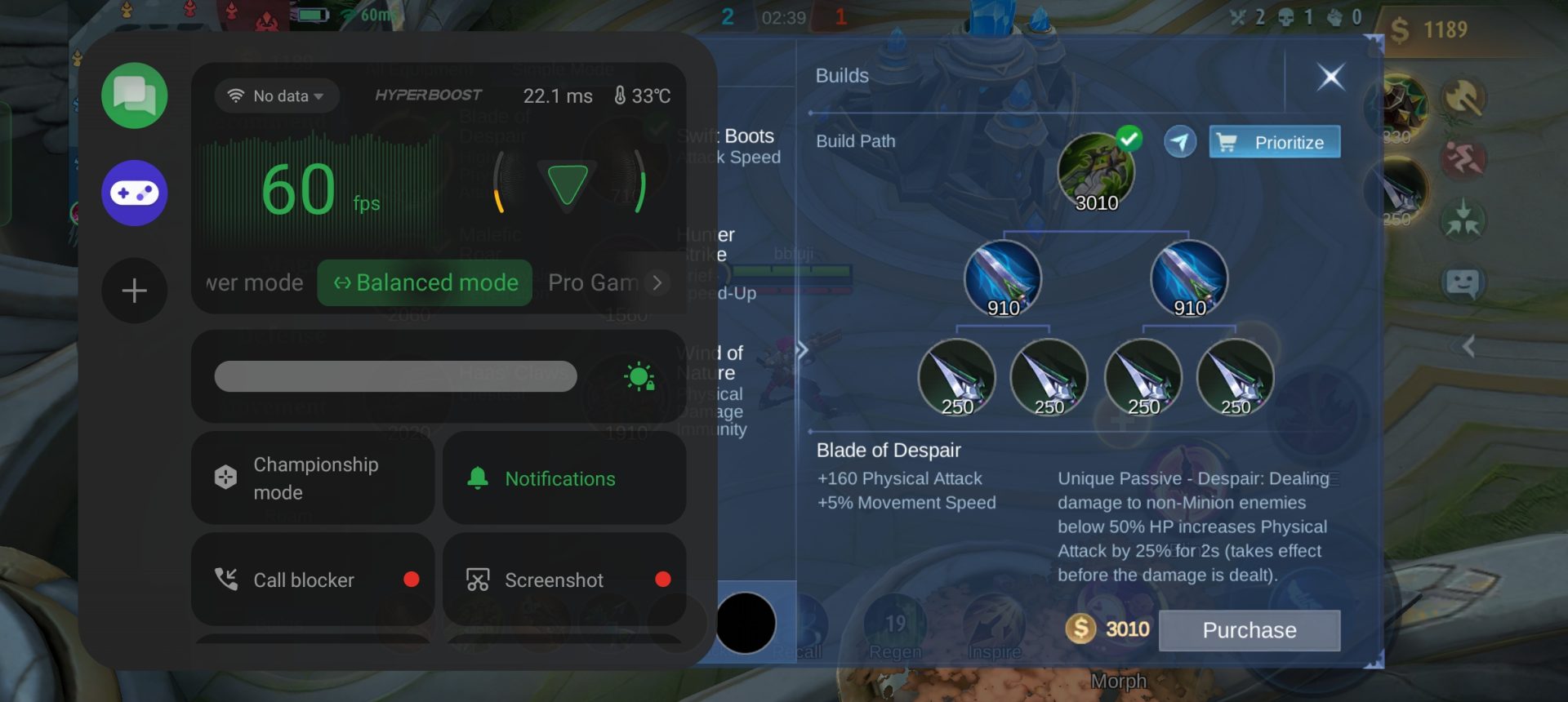The width and height of the screenshot is (1568, 702).
Task: Open the quick chat smiley message icon
Action: coord(1462,283)
